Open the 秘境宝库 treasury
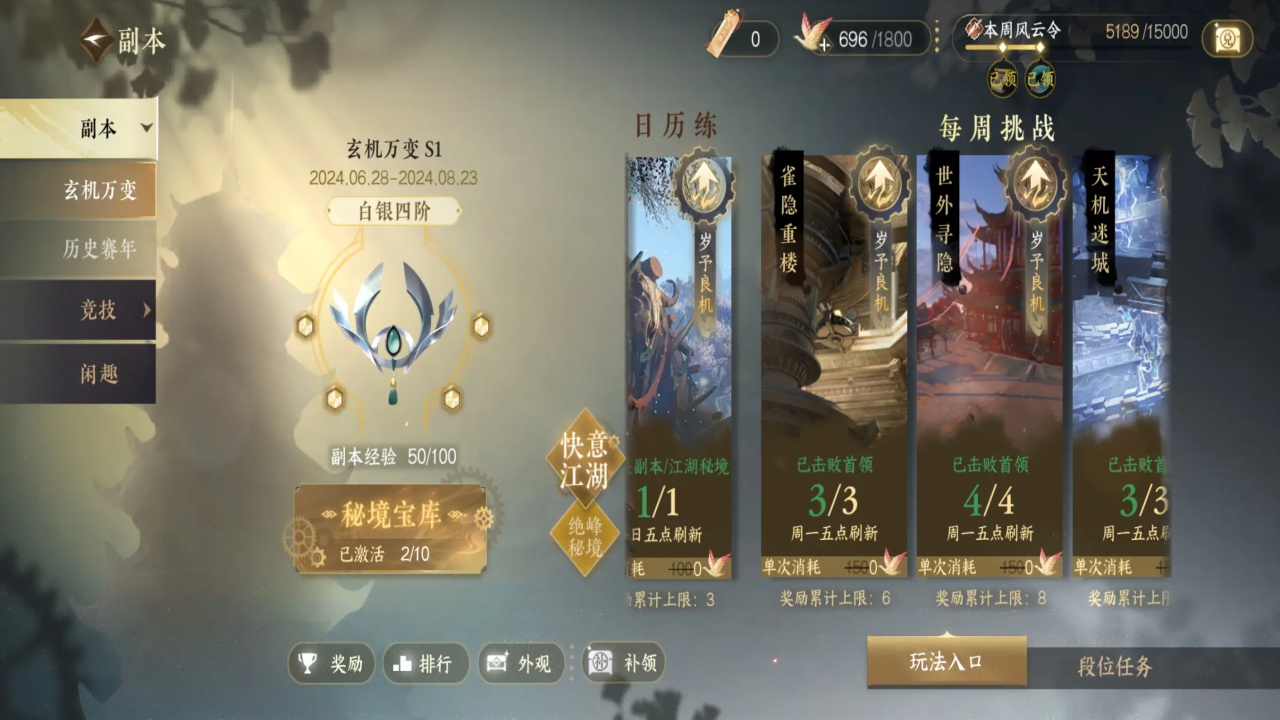 click(390, 529)
